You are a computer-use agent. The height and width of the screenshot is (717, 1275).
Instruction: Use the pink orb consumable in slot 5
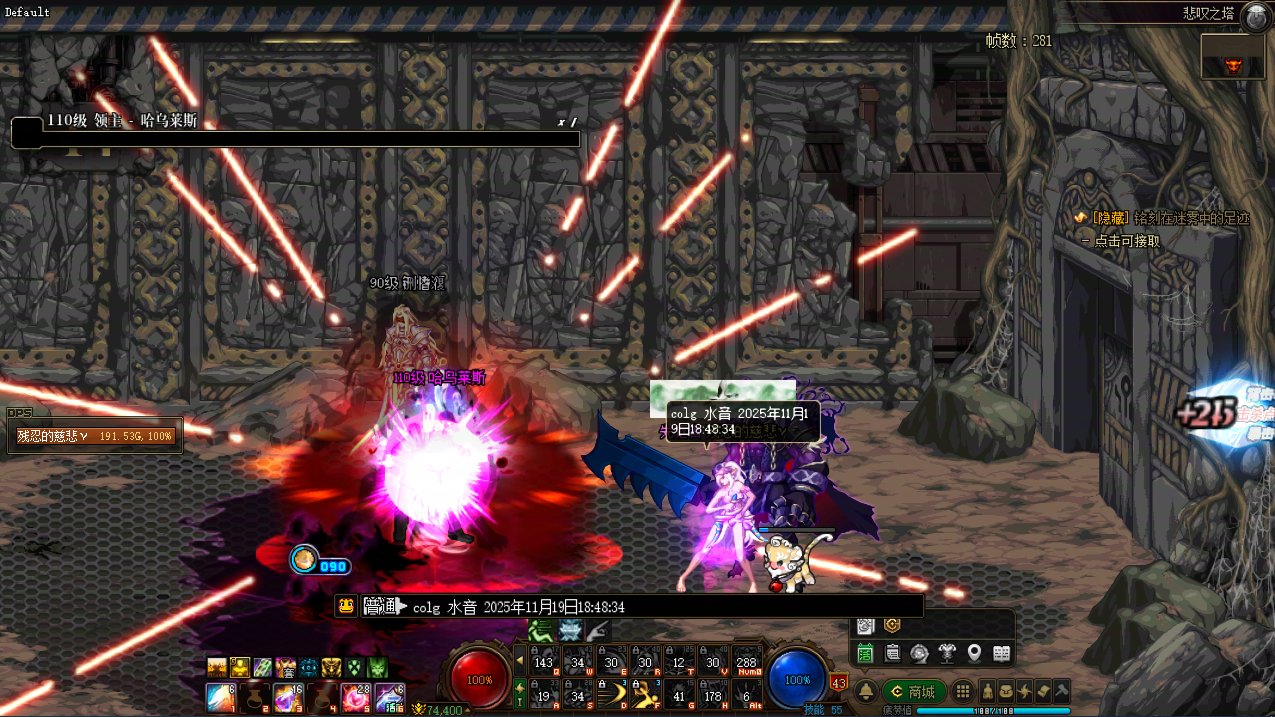355,696
